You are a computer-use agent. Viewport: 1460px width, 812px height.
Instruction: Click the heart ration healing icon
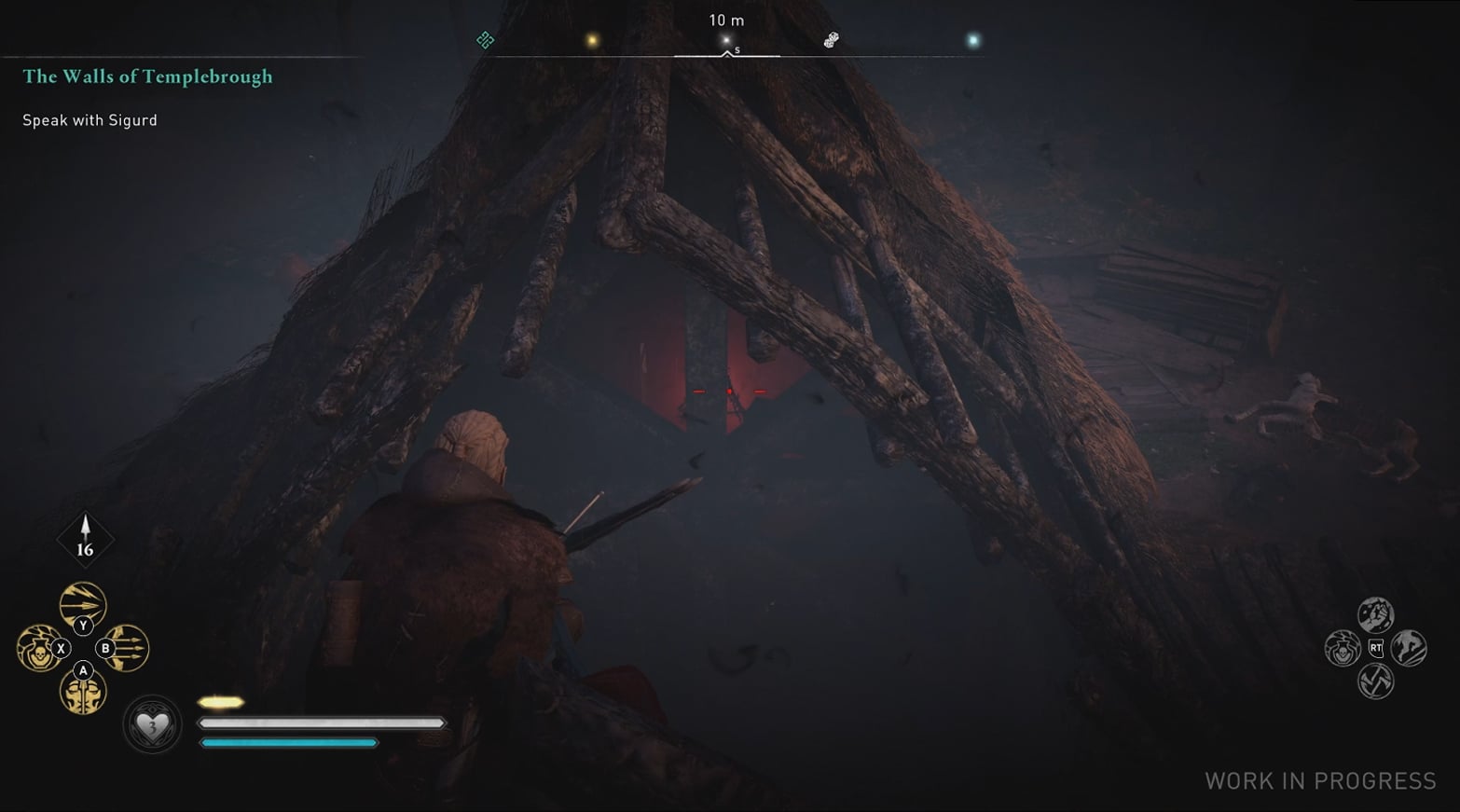tap(153, 724)
